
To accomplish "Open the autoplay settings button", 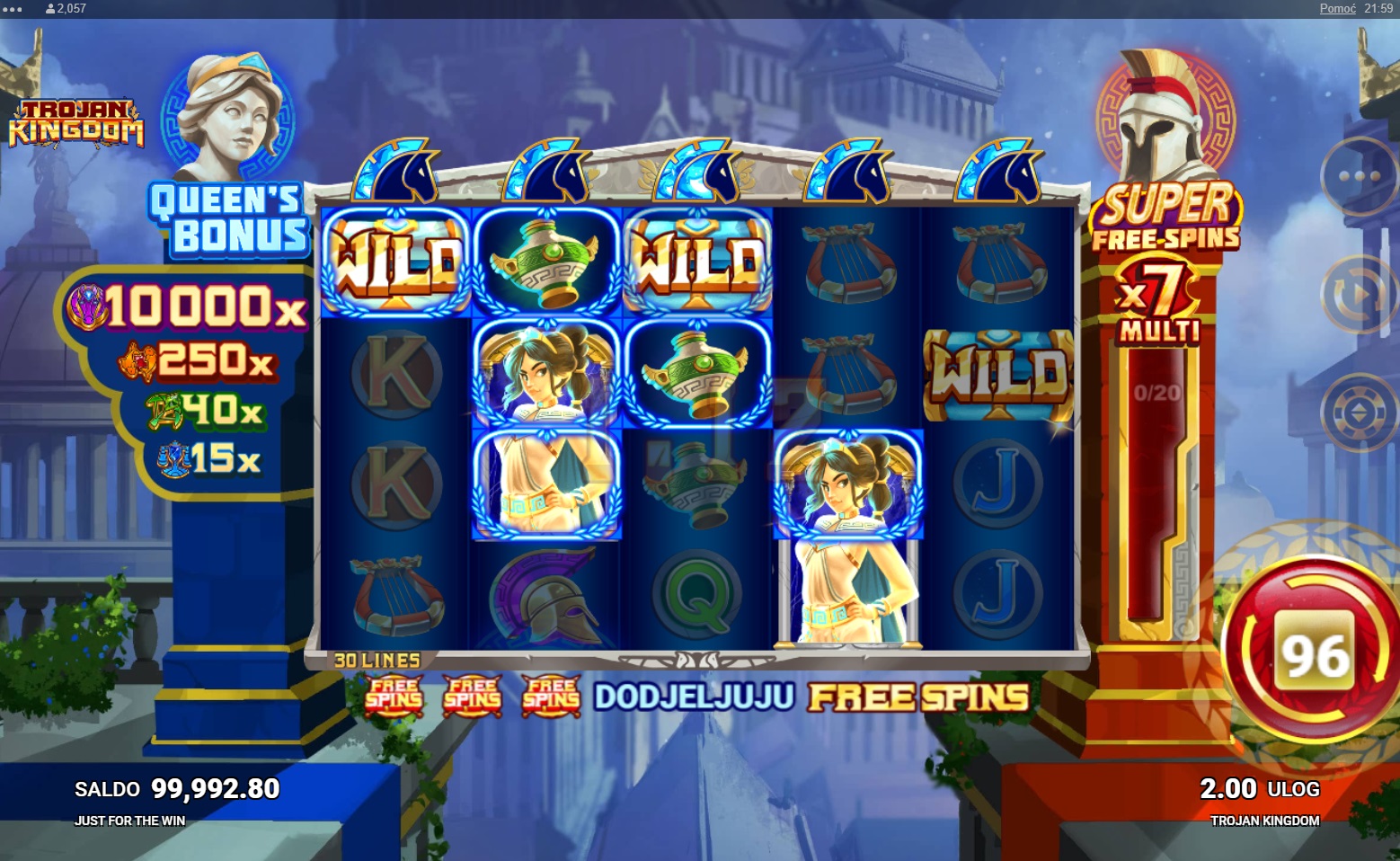I will click(x=1359, y=294).
